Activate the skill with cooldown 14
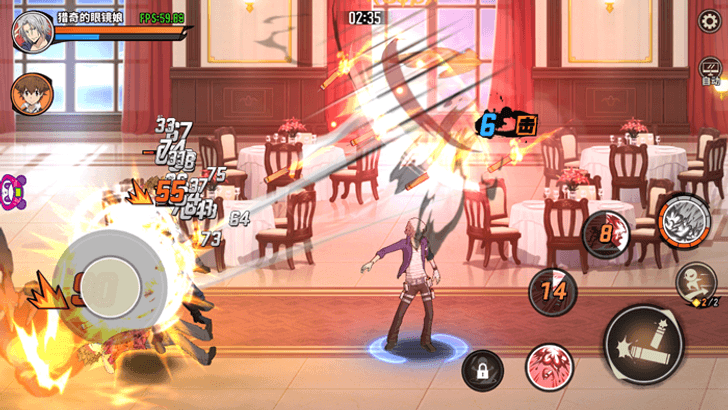The width and height of the screenshot is (728, 410). click(553, 292)
